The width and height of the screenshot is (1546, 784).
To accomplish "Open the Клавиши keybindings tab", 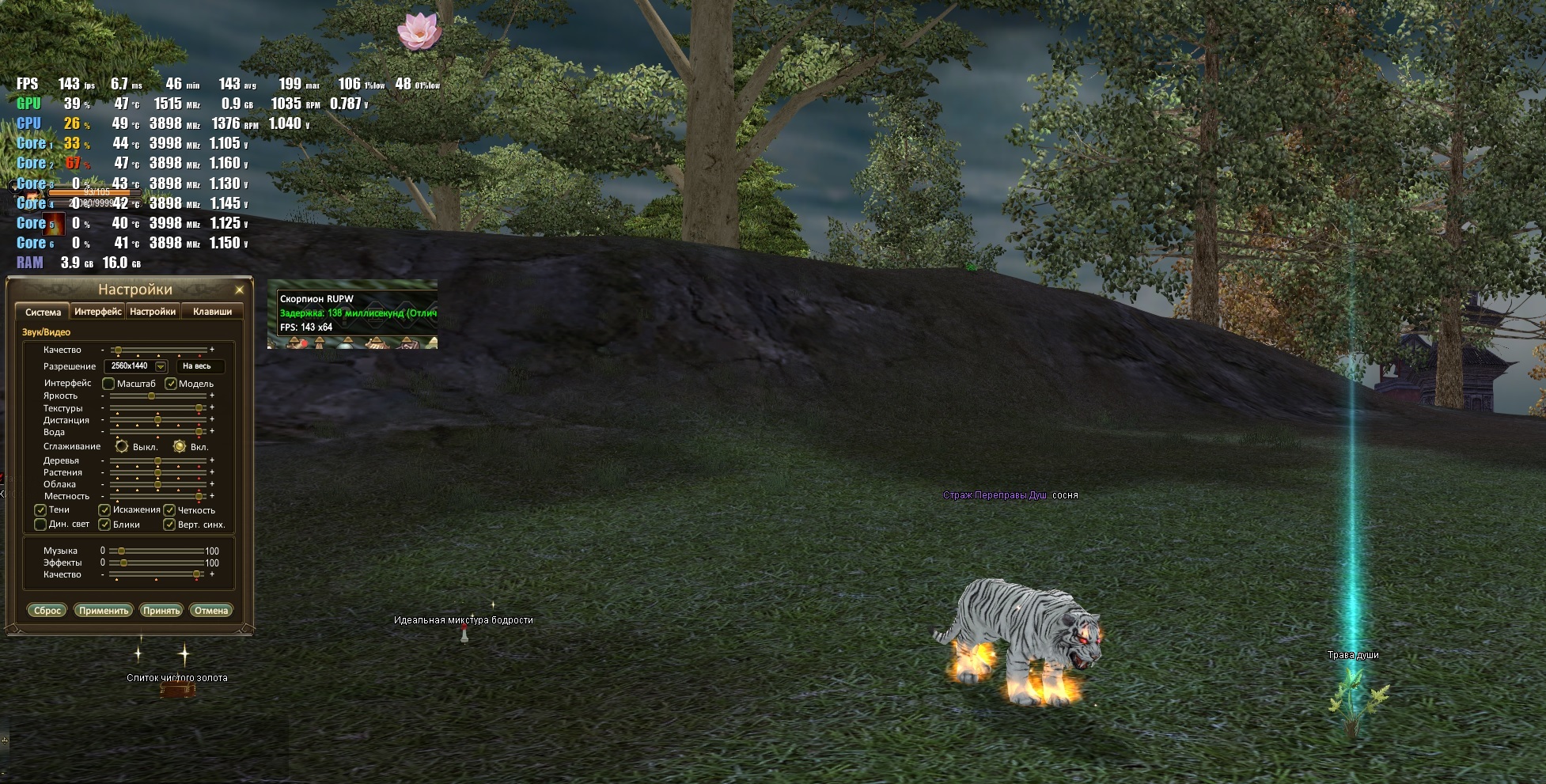I will [212, 312].
